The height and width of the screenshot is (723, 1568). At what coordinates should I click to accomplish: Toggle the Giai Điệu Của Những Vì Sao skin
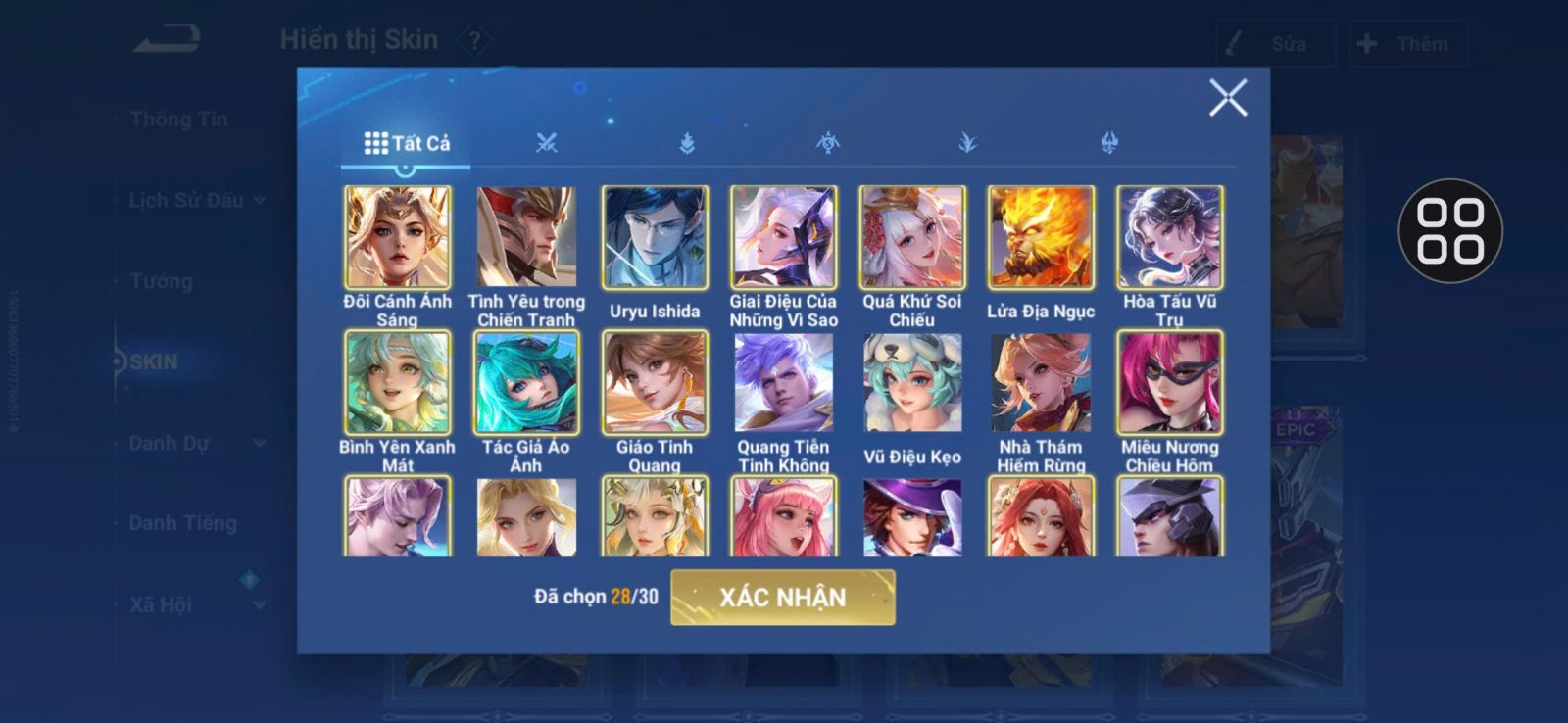click(783, 238)
